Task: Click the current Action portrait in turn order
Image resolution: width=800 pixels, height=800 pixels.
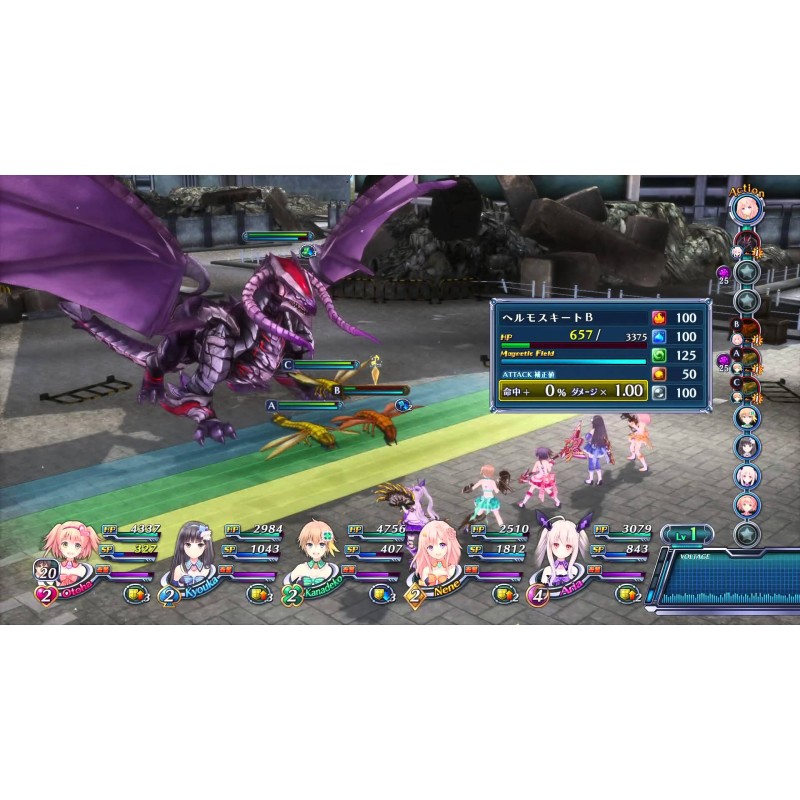Action: [746, 209]
